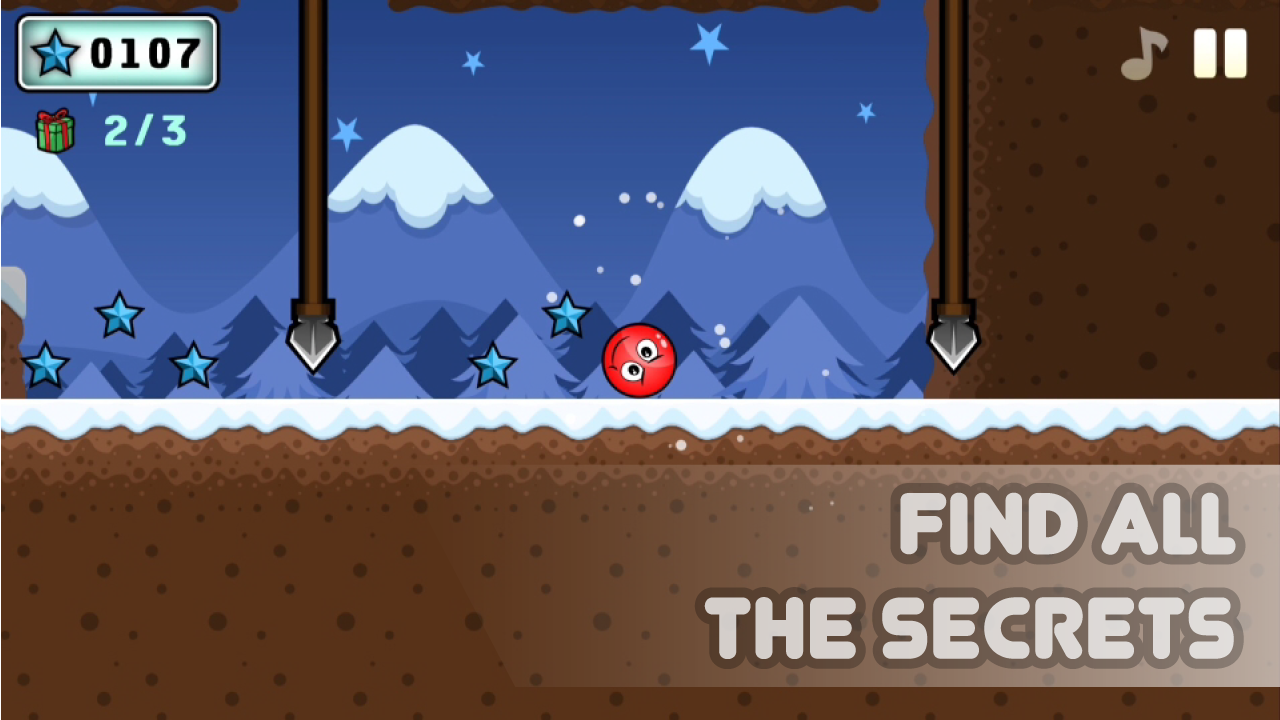Click the gift box icon
Viewport: 1280px width, 720px height.
coord(56,130)
